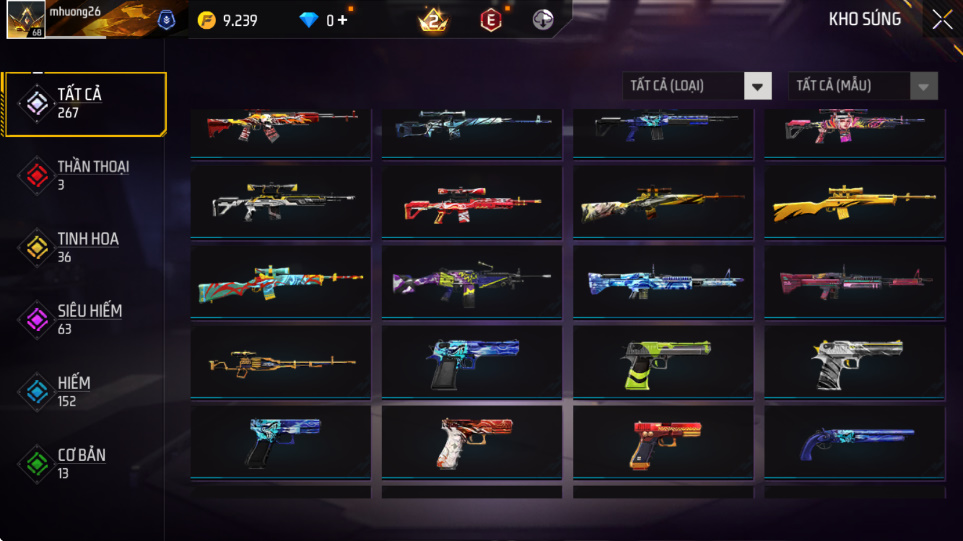Image resolution: width=963 pixels, height=541 pixels.
Task: Open the mhuong26 player profile
Action: pos(25,20)
